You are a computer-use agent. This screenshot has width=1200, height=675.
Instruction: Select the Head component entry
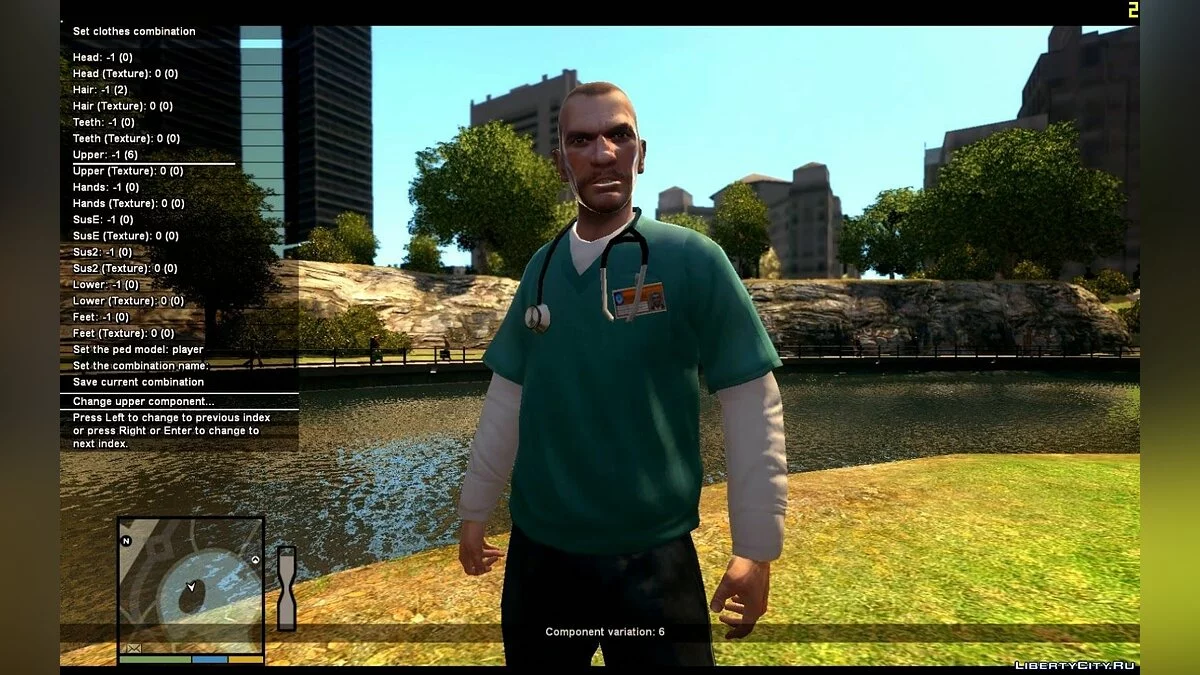pos(103,58)
